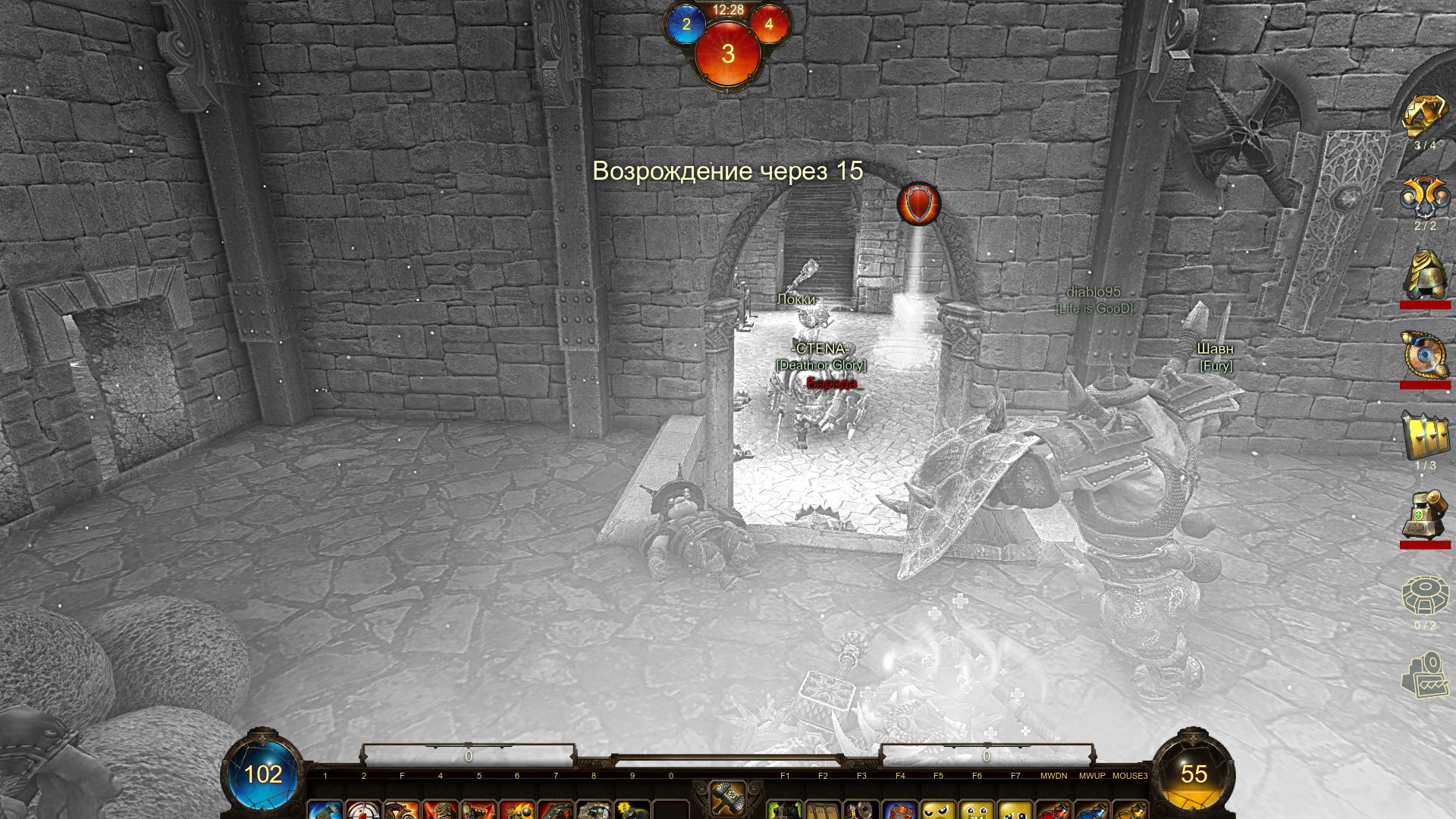Select the wooden barricade item on F2
1456x819 pixels.
pyautogui.click(x=823, y=809)
